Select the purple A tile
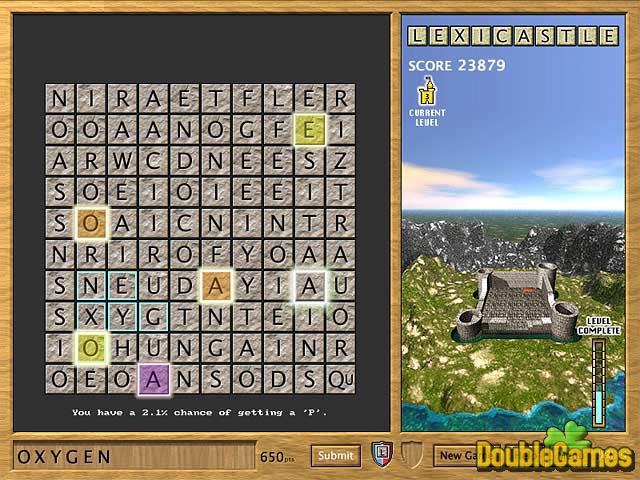Viewport: 640px width, 480px height. 153,379
